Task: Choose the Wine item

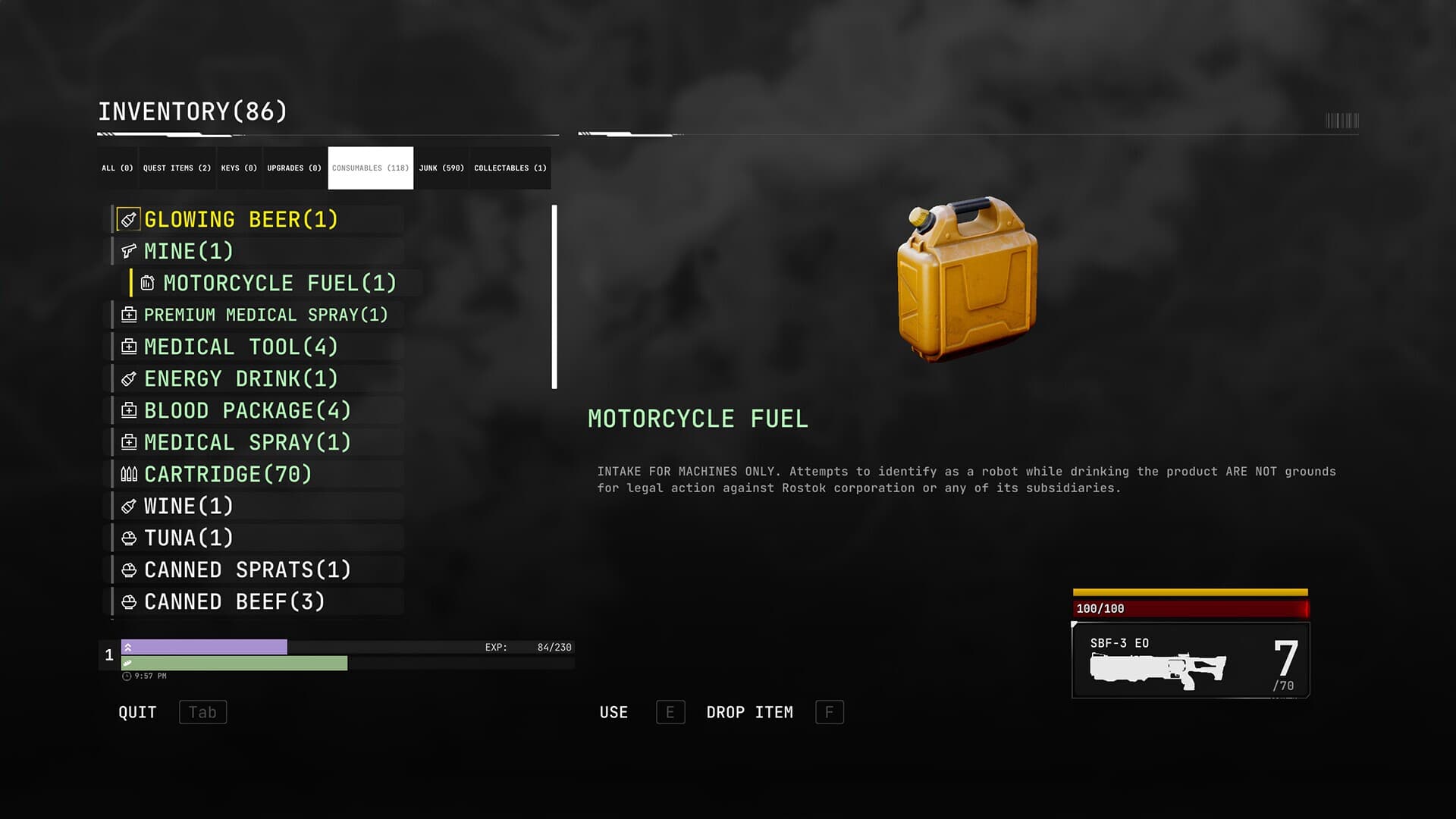Action: click(x=189, y=507)
